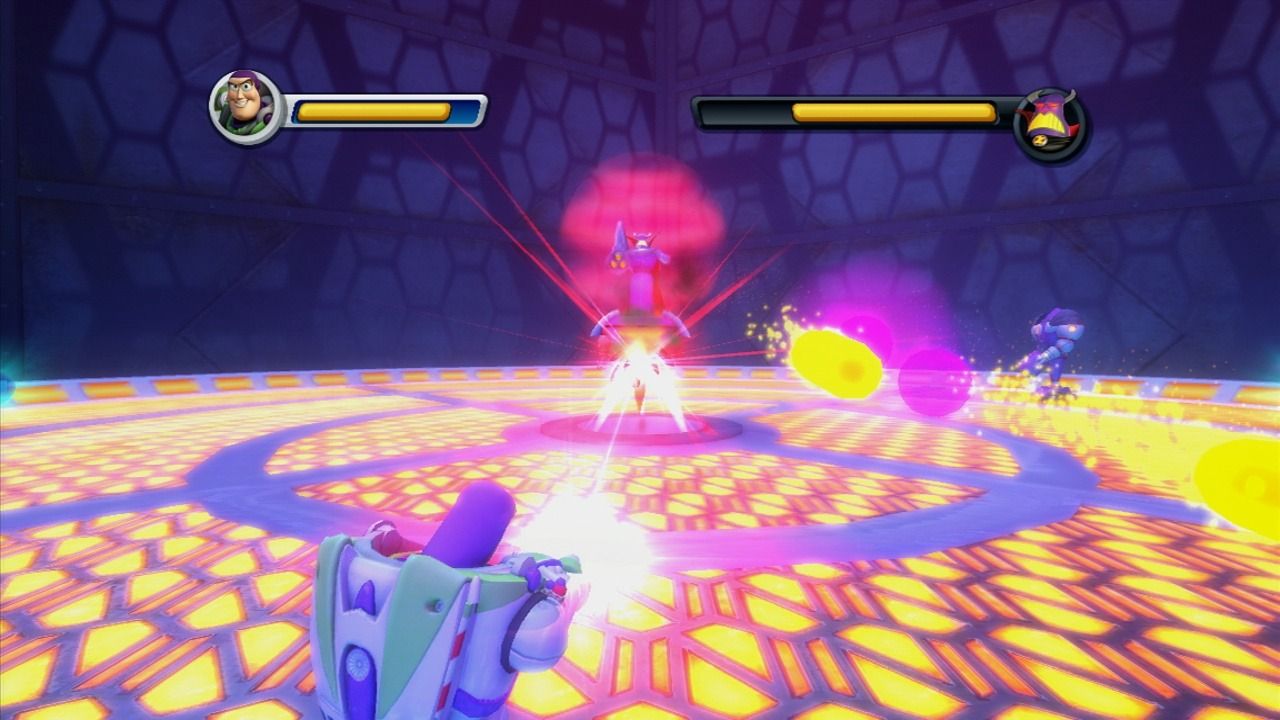The height and width of the screenshot is (720, 1280).
Task: Click the partial orb at the screen edge
Action: coord(1250,480)
